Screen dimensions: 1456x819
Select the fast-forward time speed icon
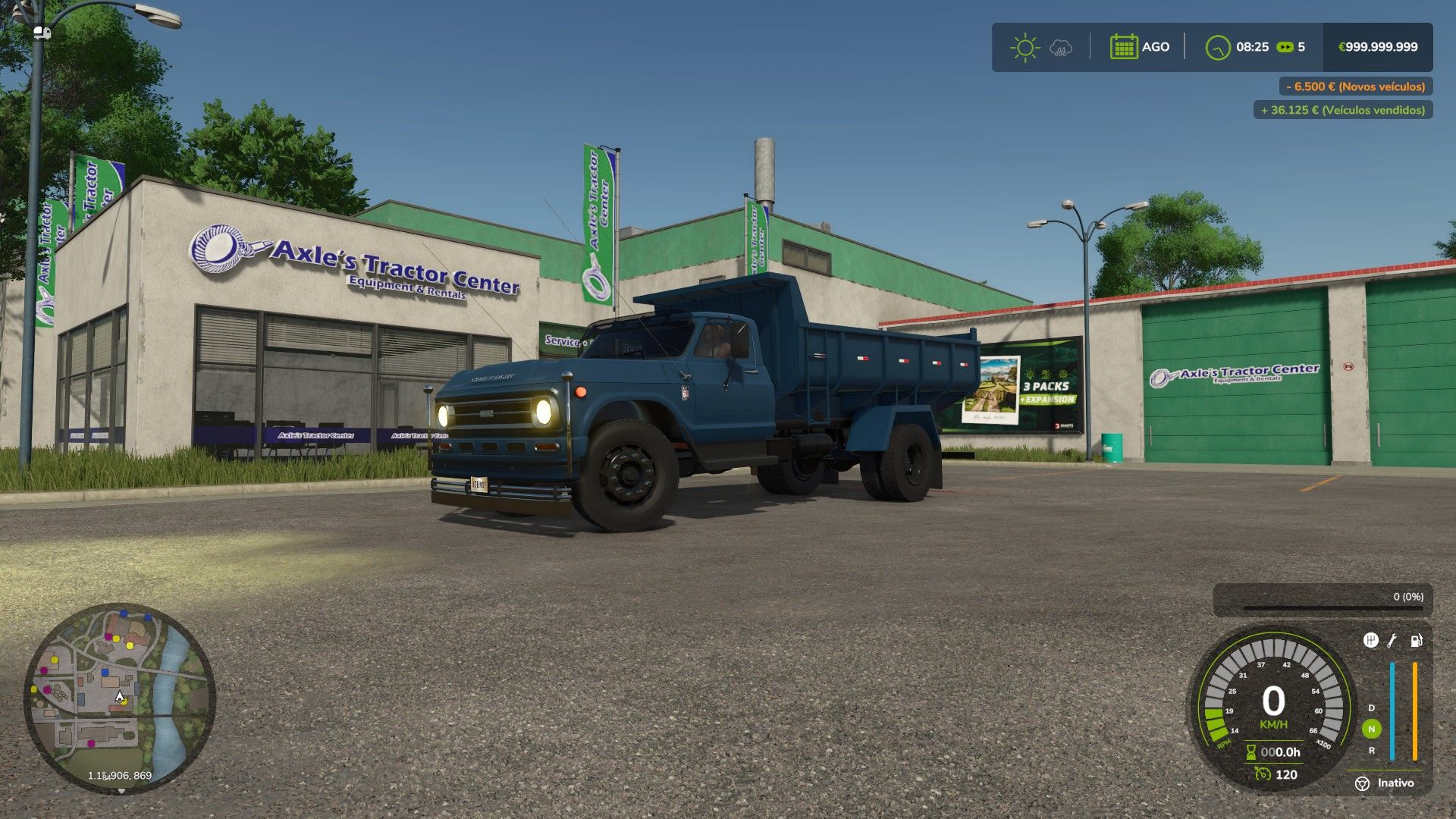(1285, 47)
